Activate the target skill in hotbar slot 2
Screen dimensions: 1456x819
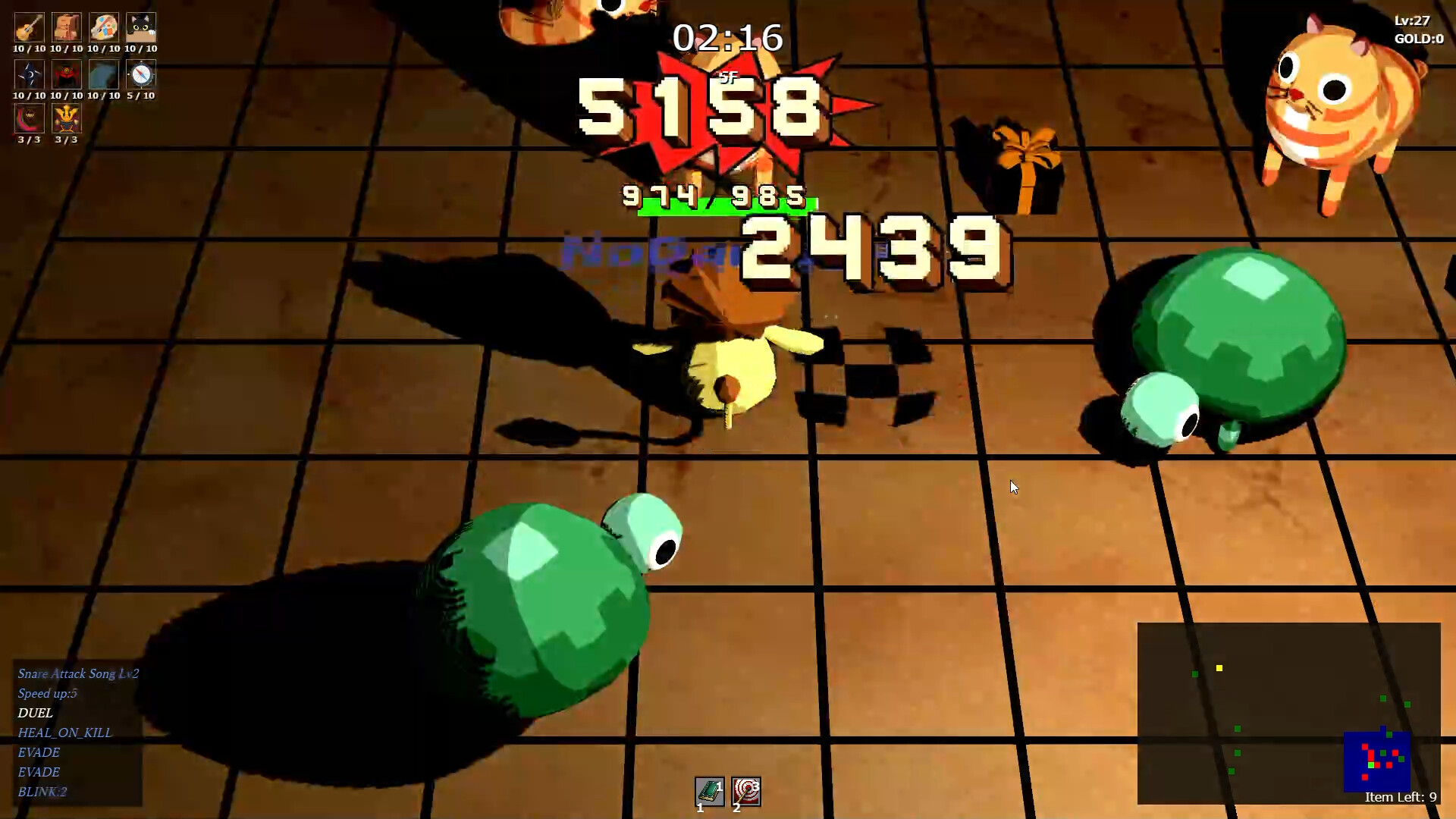point(746,792)
